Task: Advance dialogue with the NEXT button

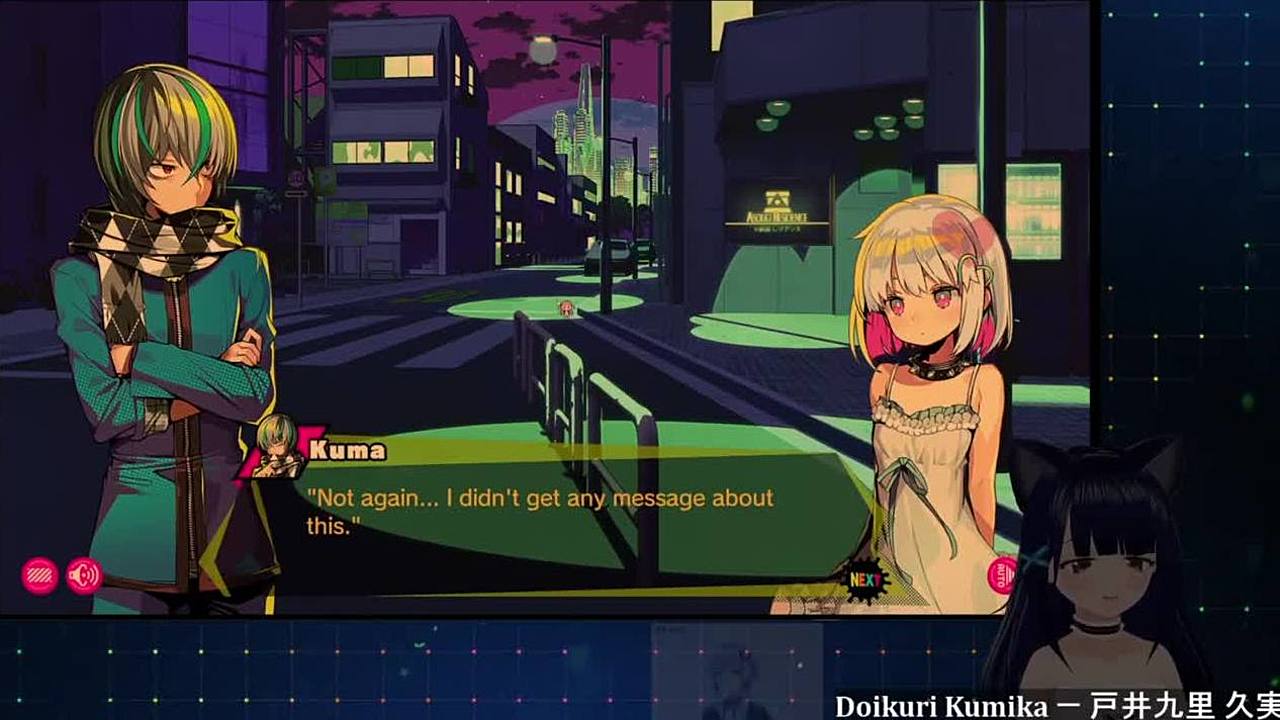Action: [x=865, y=579]
